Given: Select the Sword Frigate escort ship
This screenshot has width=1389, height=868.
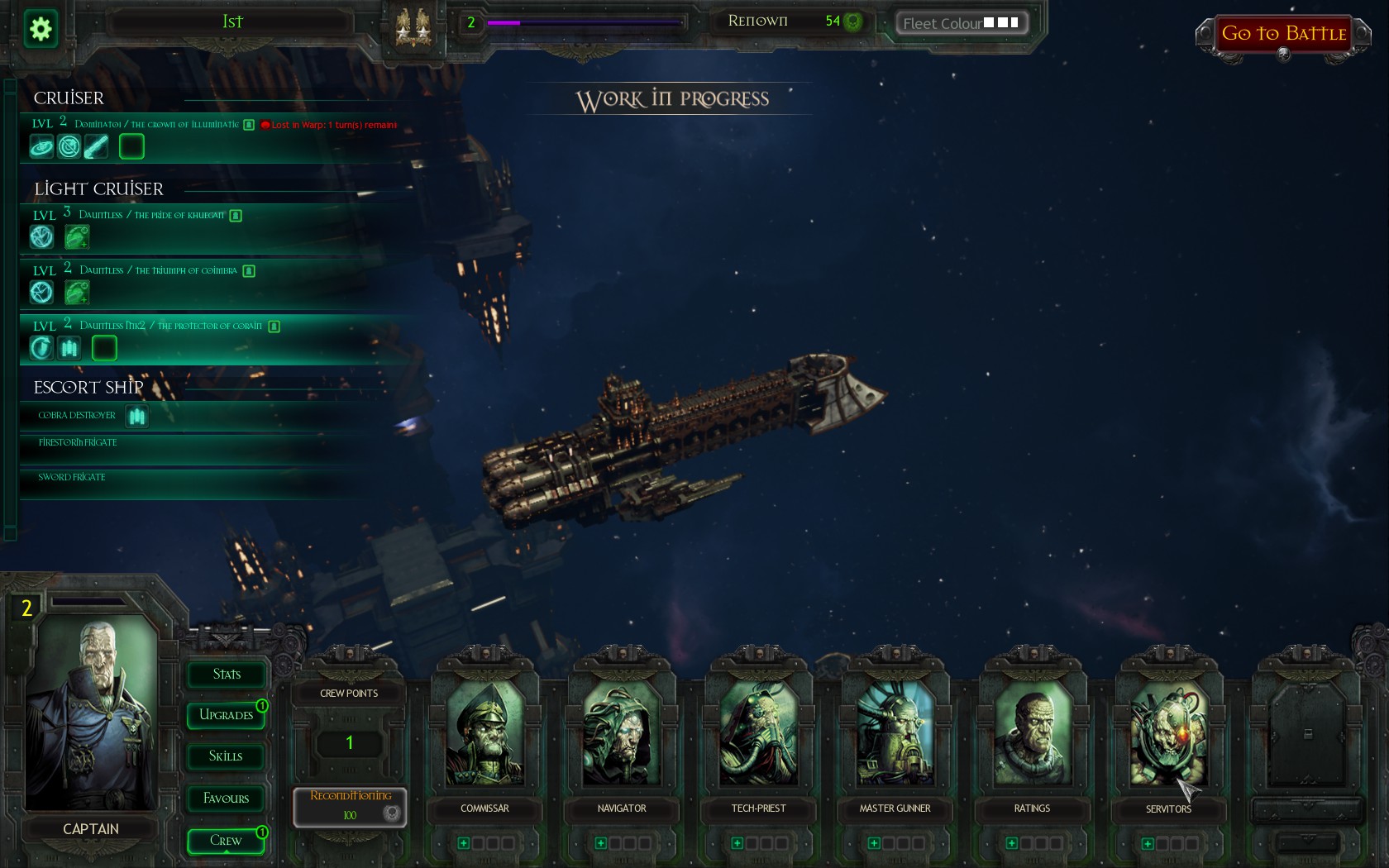Looking at the screenshot, I should [72, 477].
